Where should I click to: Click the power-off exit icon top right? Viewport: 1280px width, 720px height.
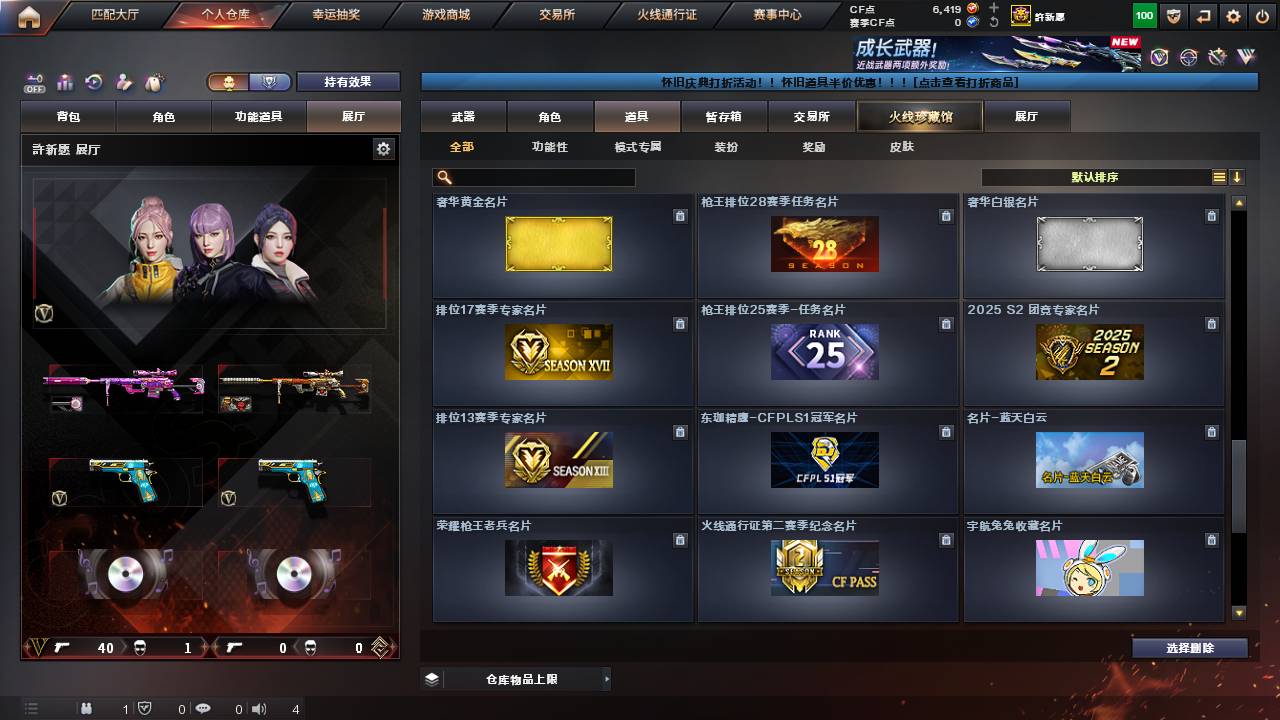[1262, 15]
